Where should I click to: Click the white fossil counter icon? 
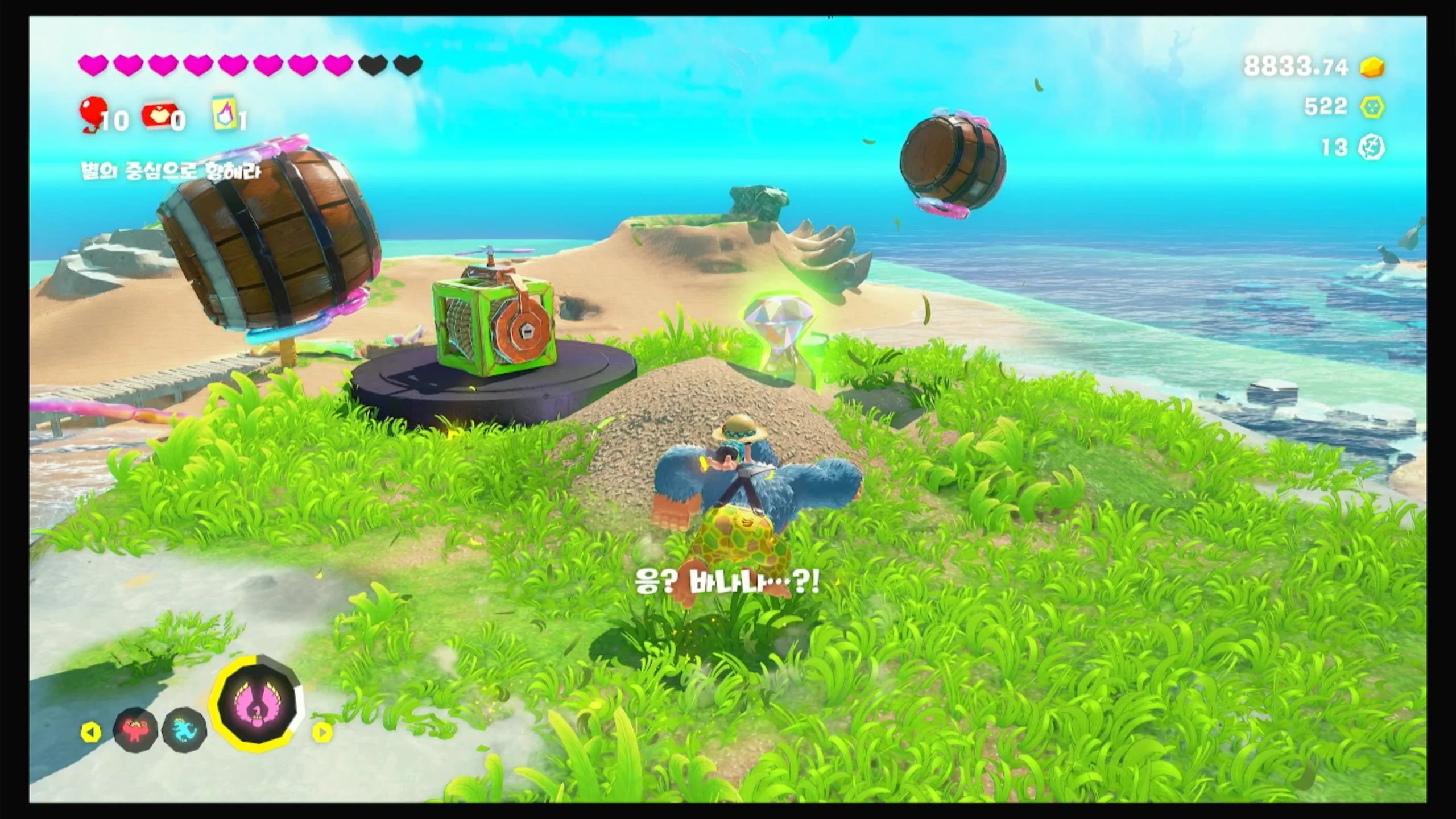(x=1371, y=148)
